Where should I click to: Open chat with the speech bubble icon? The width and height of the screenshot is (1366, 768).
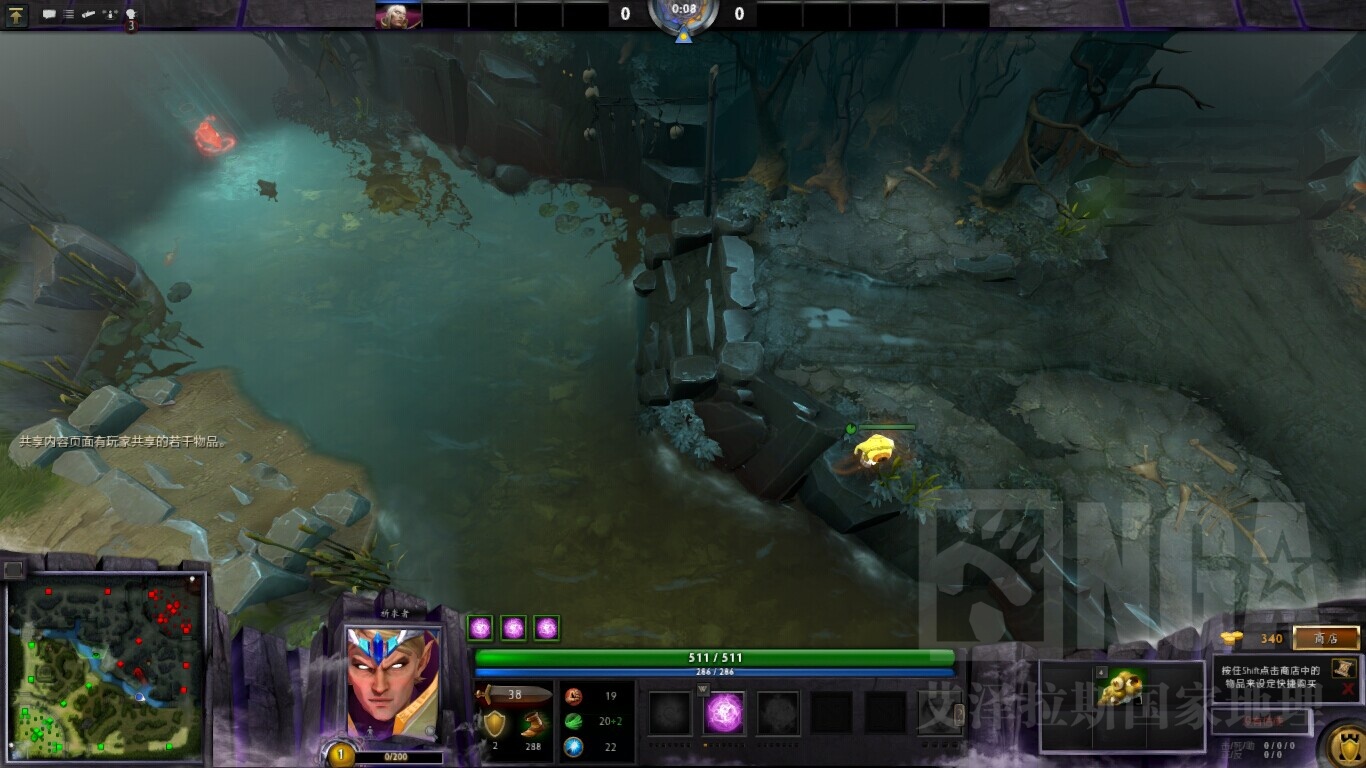(x=48, y=14)
